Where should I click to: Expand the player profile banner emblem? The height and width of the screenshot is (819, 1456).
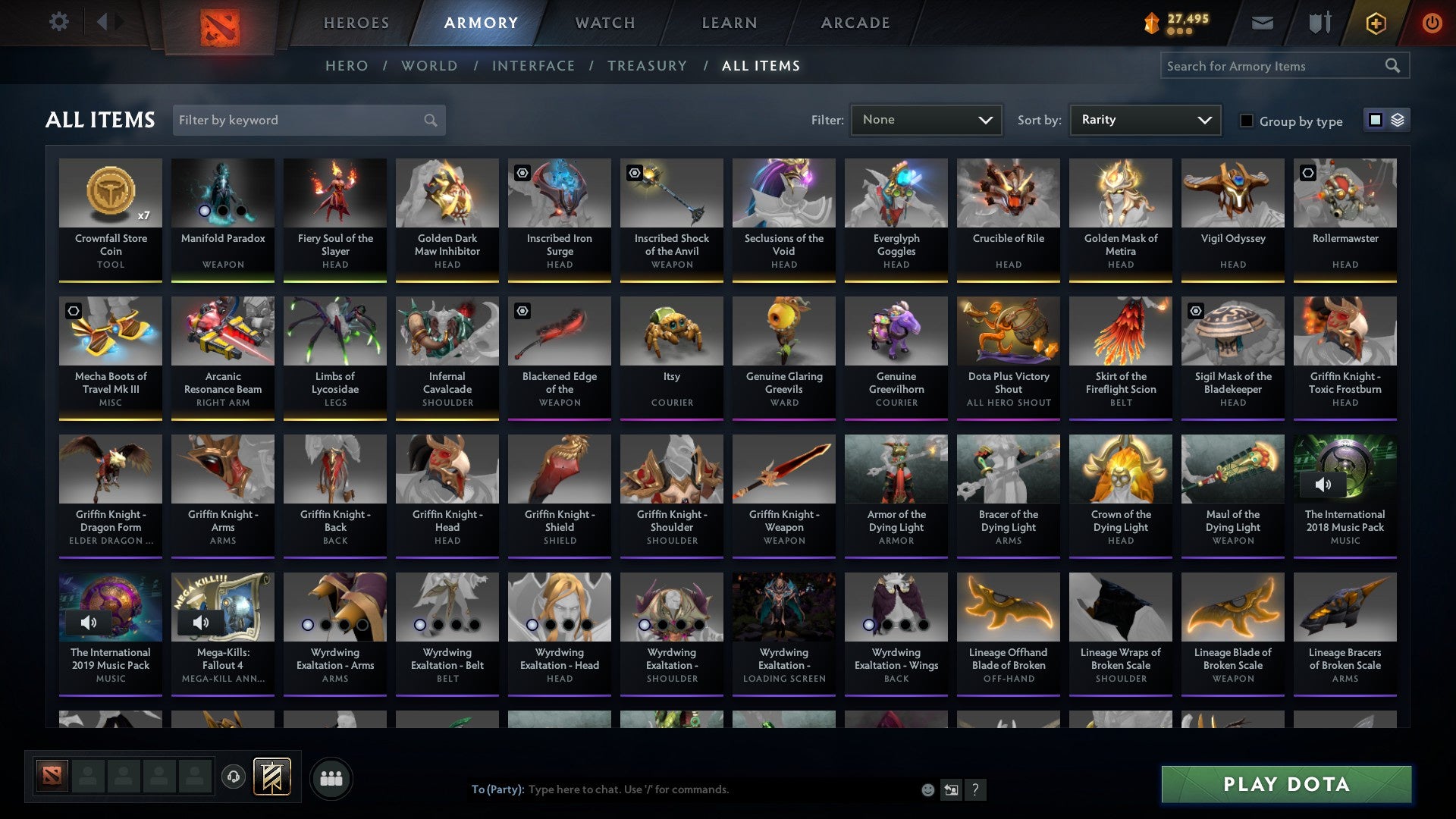(x=271, y=777)
